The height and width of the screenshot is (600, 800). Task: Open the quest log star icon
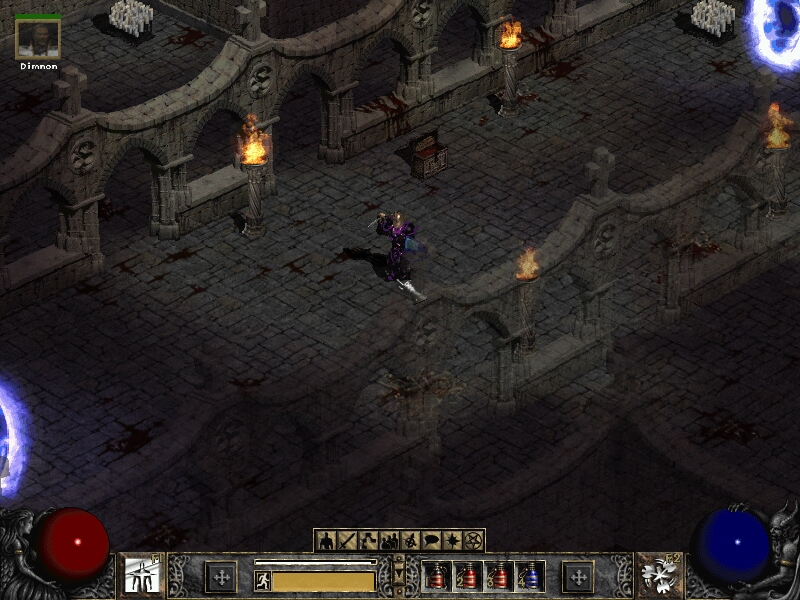(452, 541)
